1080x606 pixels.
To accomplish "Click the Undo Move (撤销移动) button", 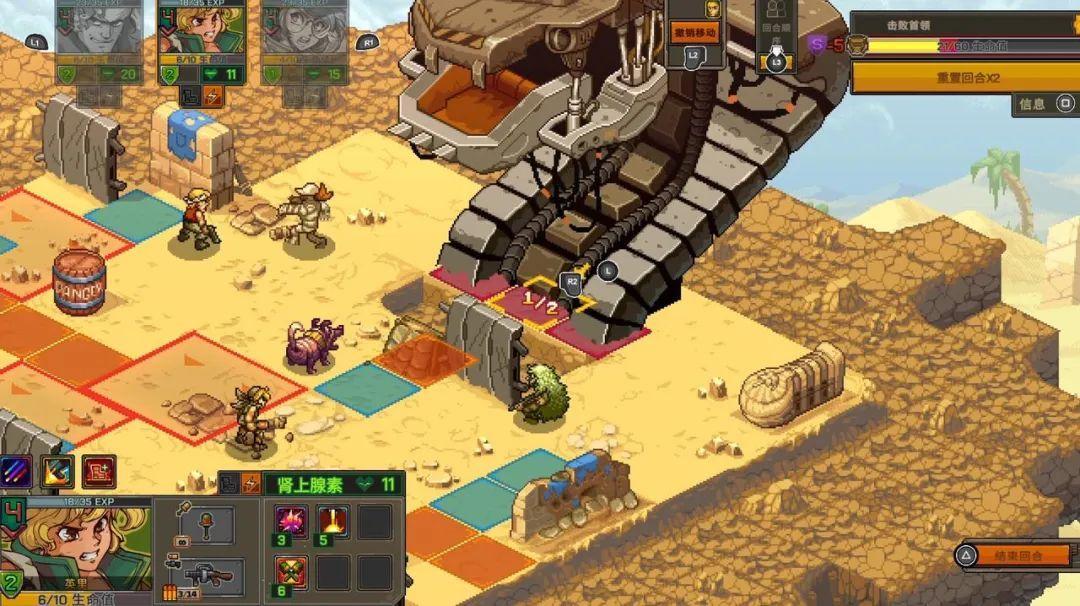I will point(695,33).
